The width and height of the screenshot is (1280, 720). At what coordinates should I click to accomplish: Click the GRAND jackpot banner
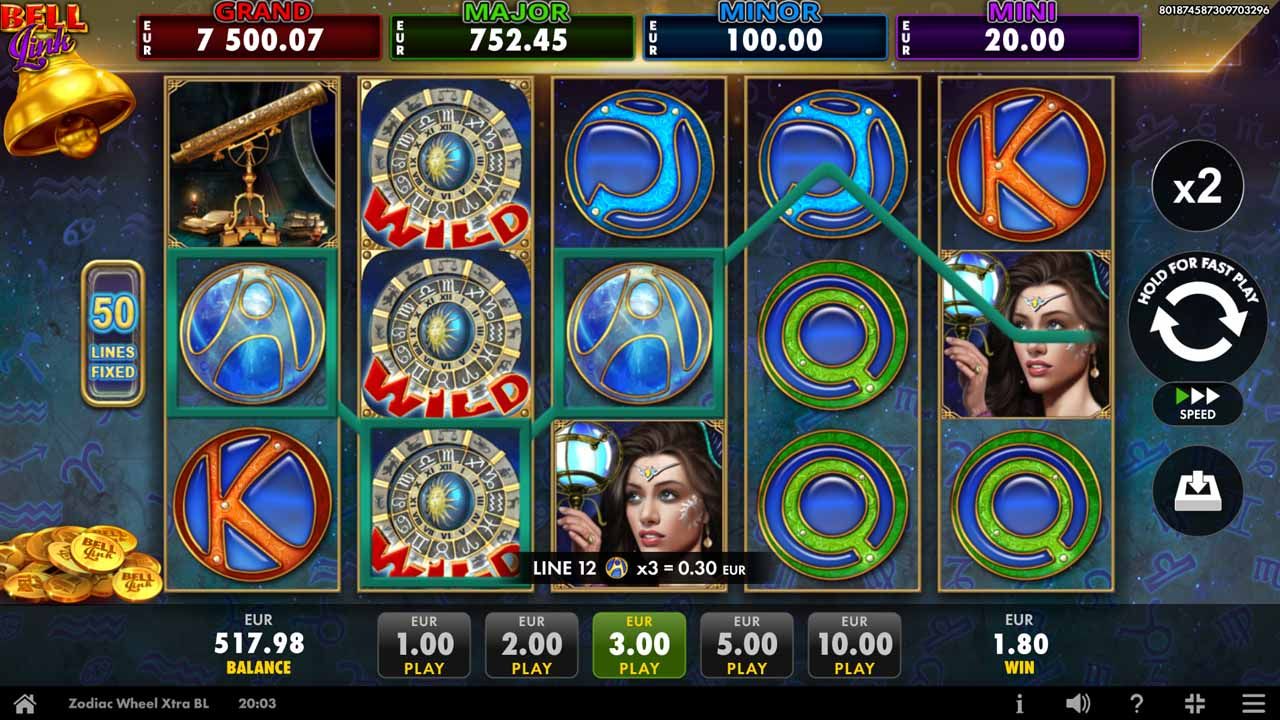tap(258, 30)
